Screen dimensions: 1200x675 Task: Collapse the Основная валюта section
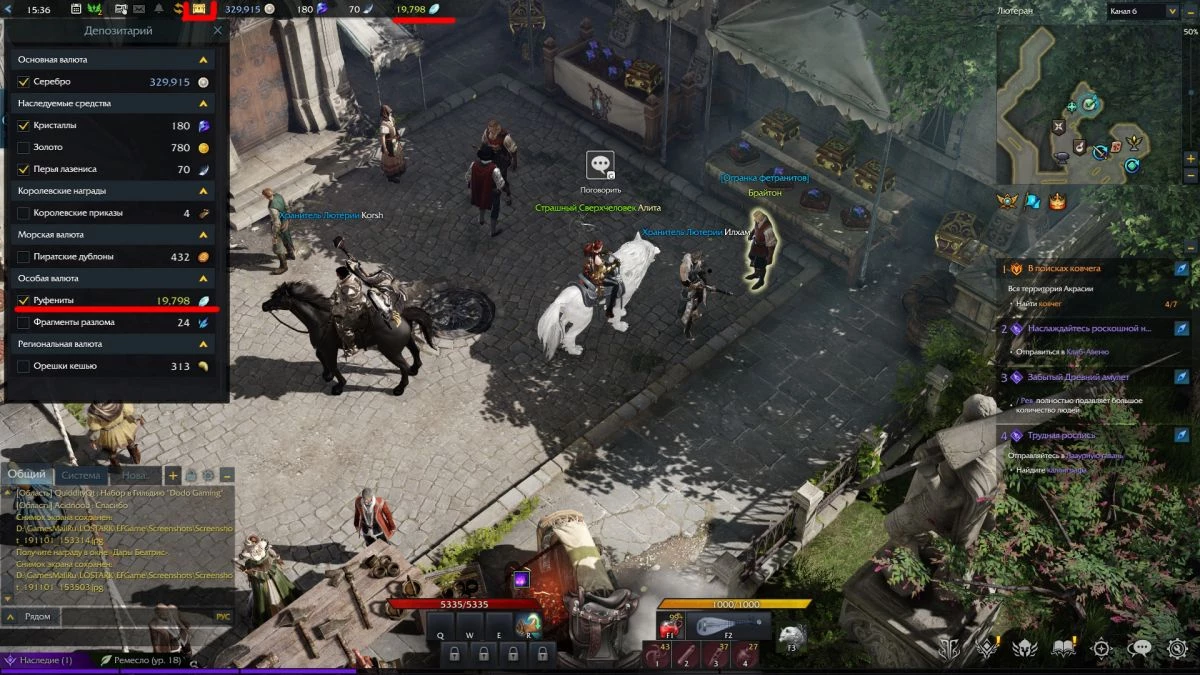[204, 60]
